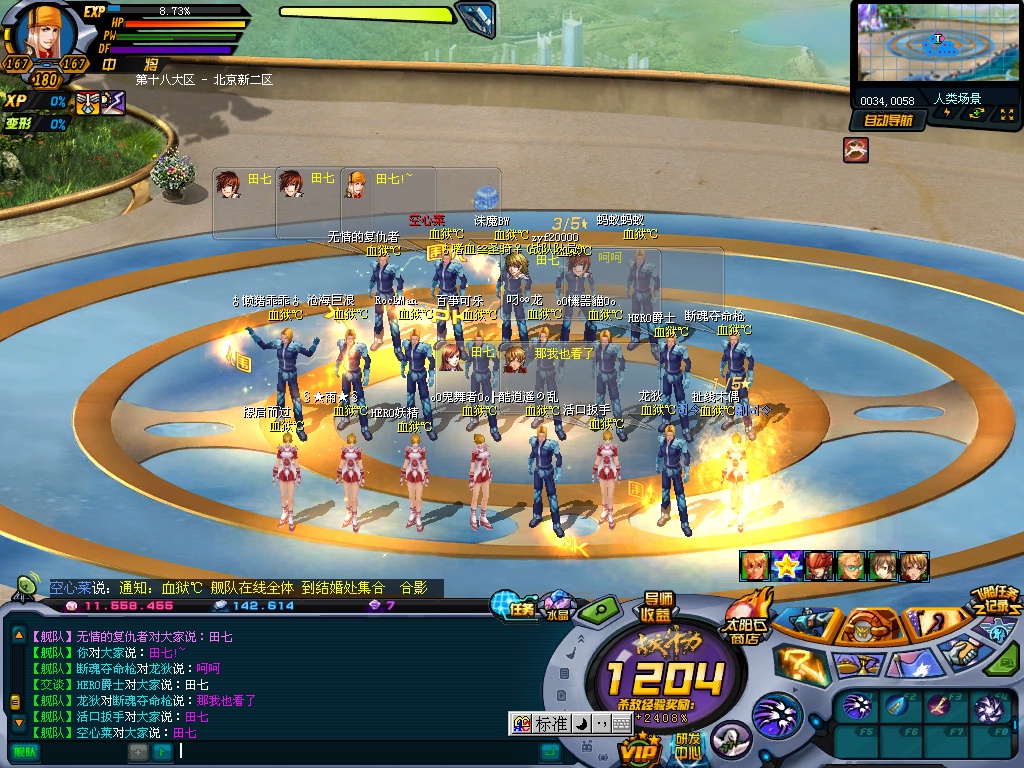
Task: Open the 导师收益 mentor earnings panel
Action: [x=656, y=607]
